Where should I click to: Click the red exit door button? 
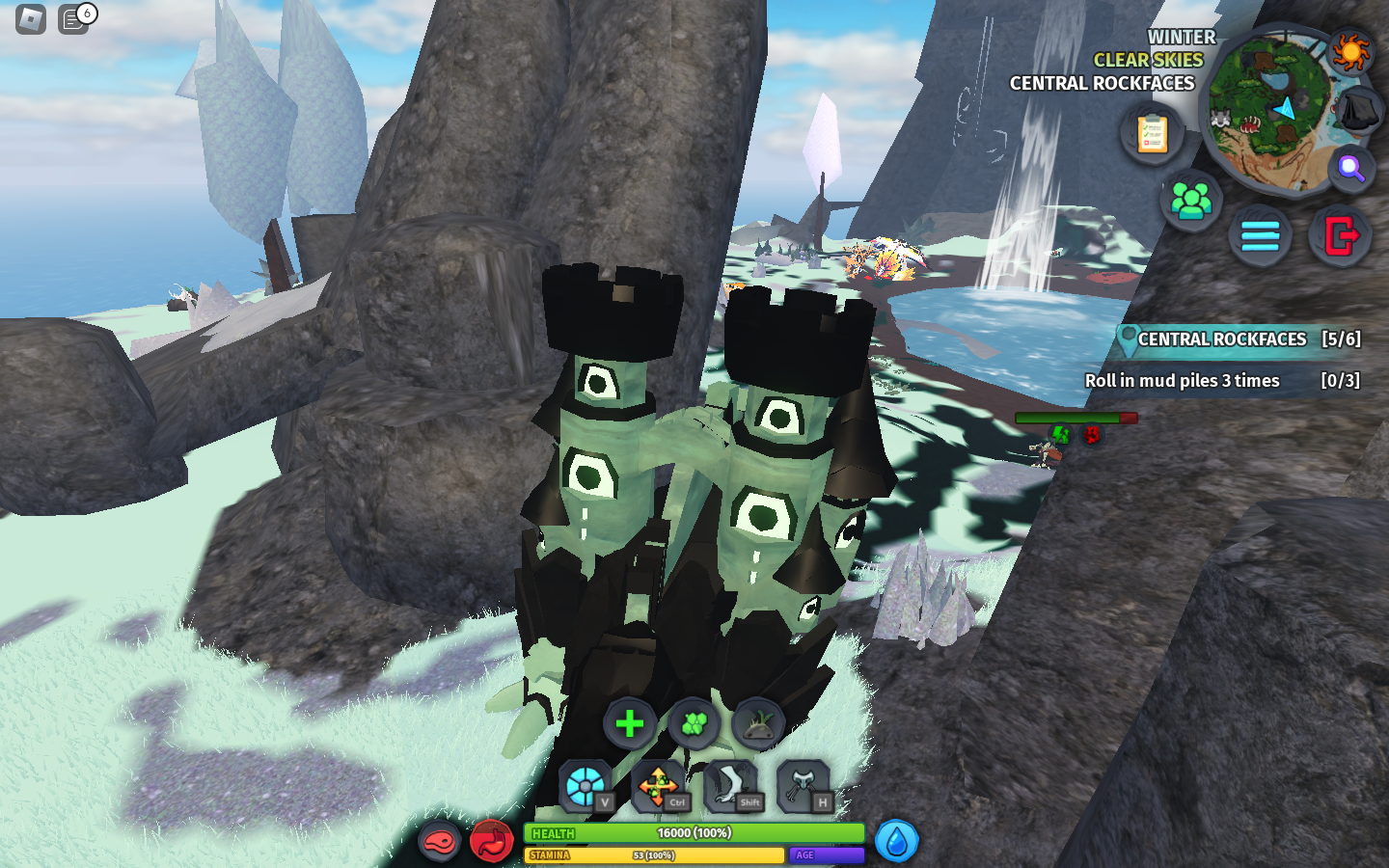(x=1341, y=235)
